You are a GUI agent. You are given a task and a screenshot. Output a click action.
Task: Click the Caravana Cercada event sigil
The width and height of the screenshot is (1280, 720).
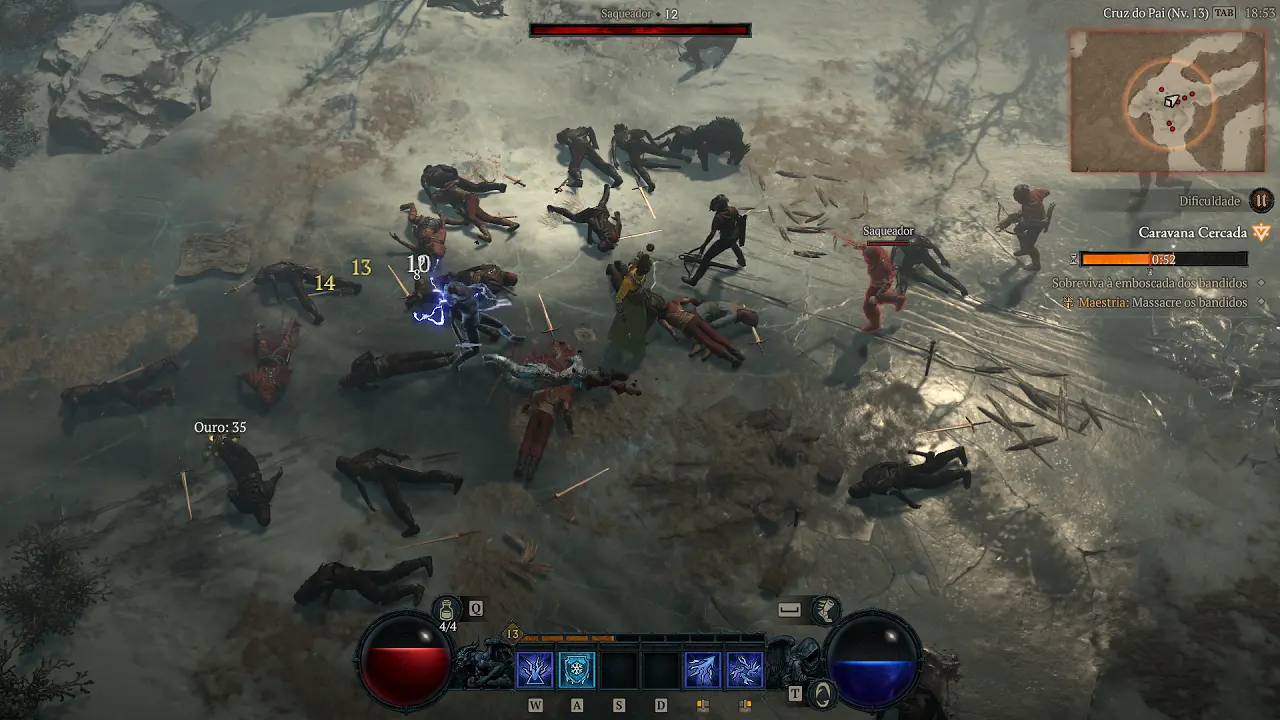point(1261,233)
